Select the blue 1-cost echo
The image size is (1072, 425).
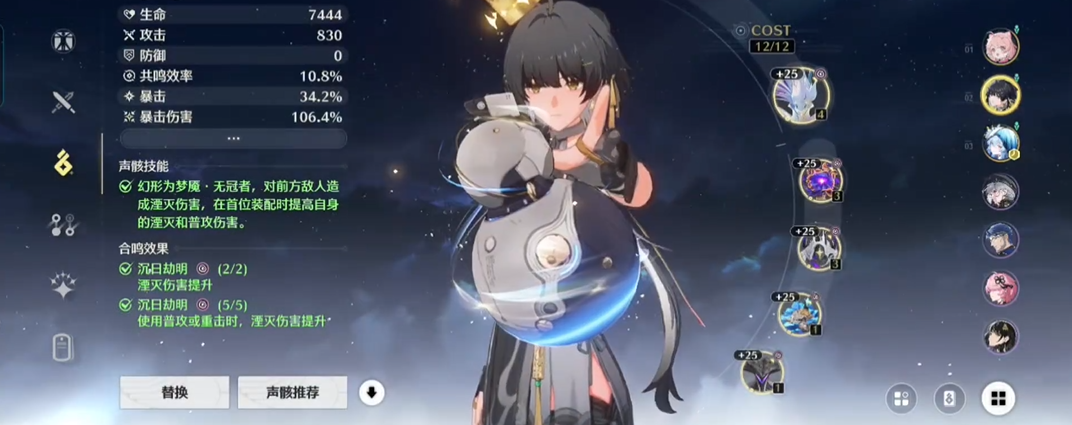800,313
